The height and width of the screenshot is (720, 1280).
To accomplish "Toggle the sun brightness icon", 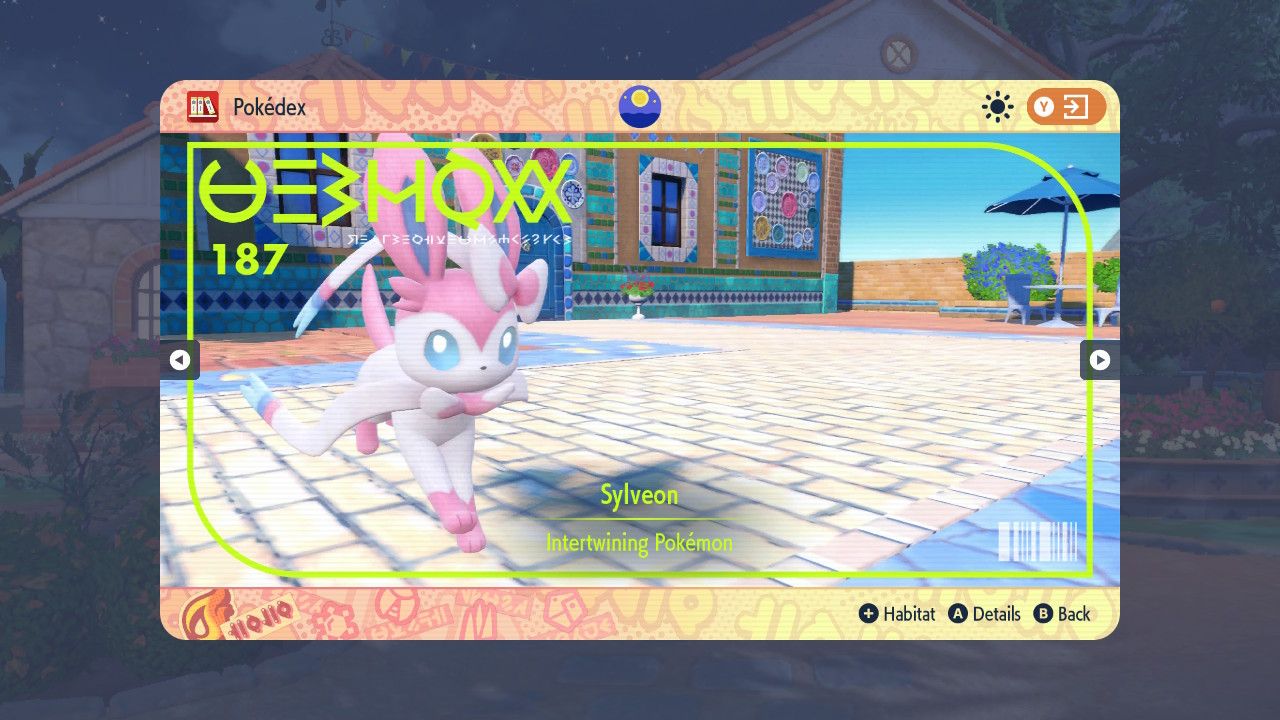I will pos(997,107).
